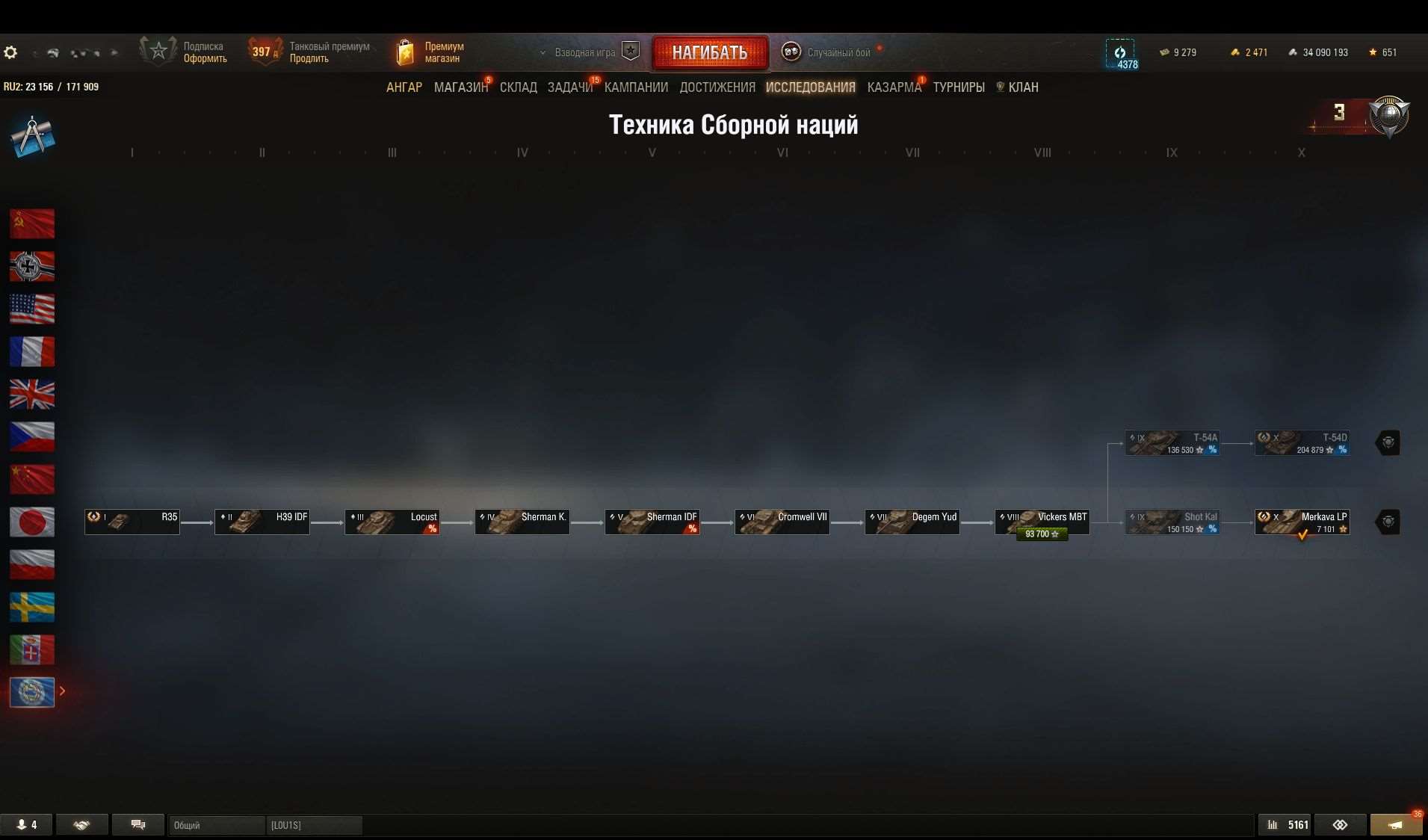Open the Случайный бой mode selector
The width and height of the screenshot is (1428, 840).
(x=790, y=52)
